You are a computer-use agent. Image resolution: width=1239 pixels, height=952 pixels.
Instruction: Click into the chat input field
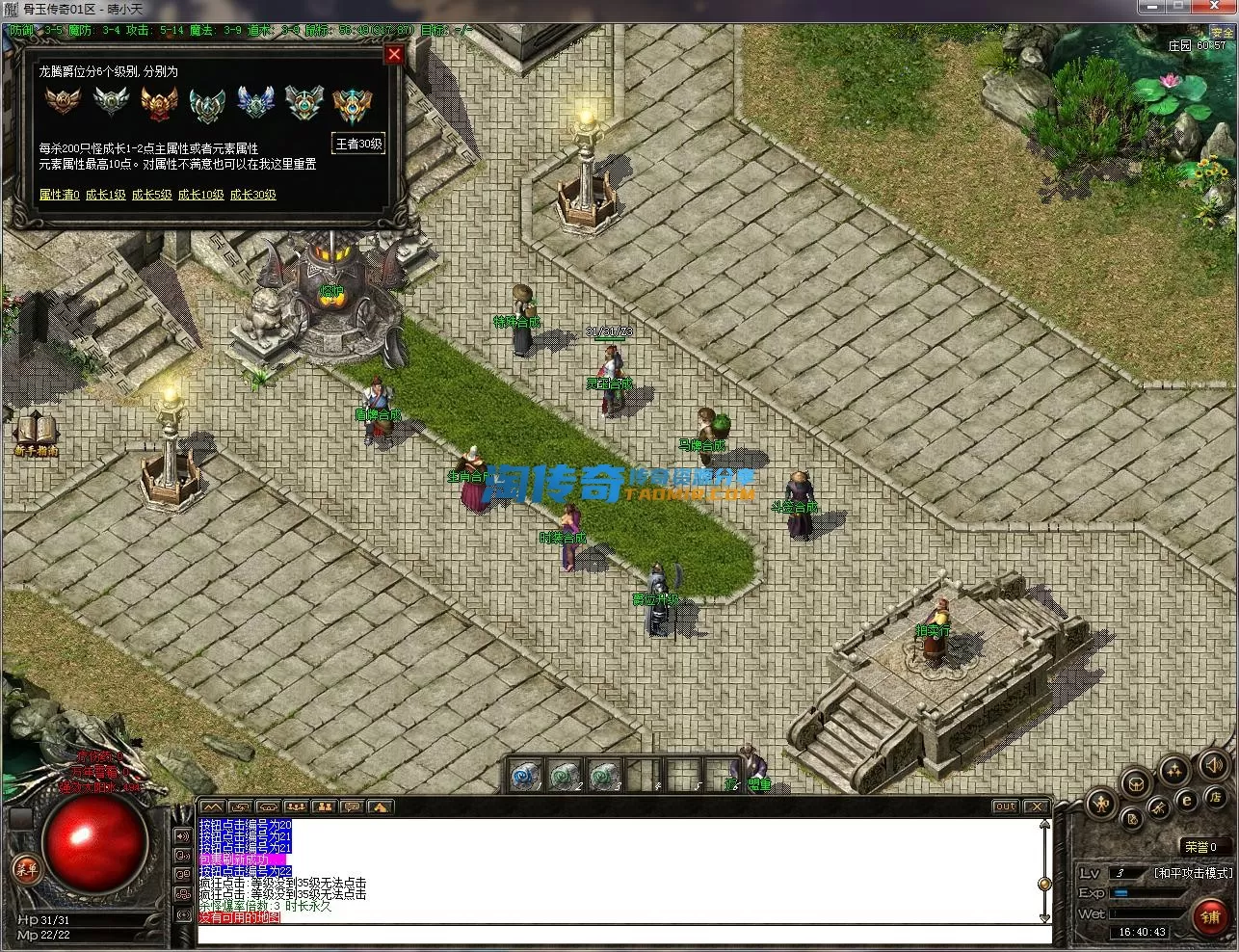point(617,933)
